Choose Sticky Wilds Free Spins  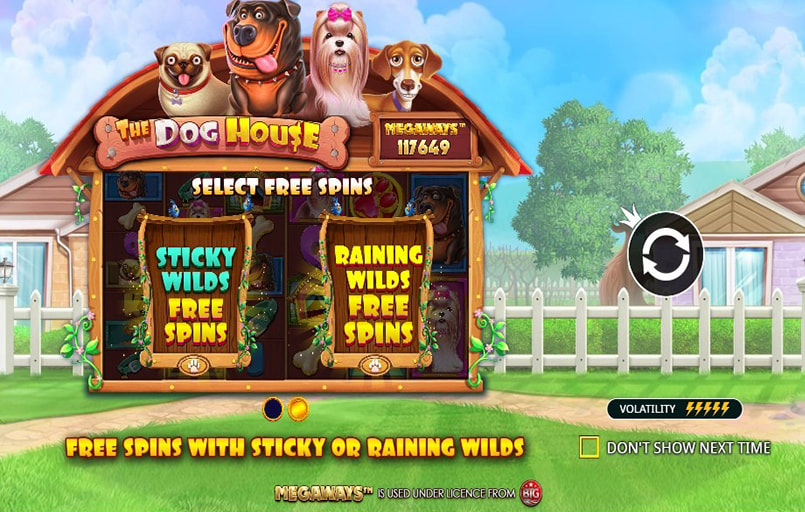point(194,293)
